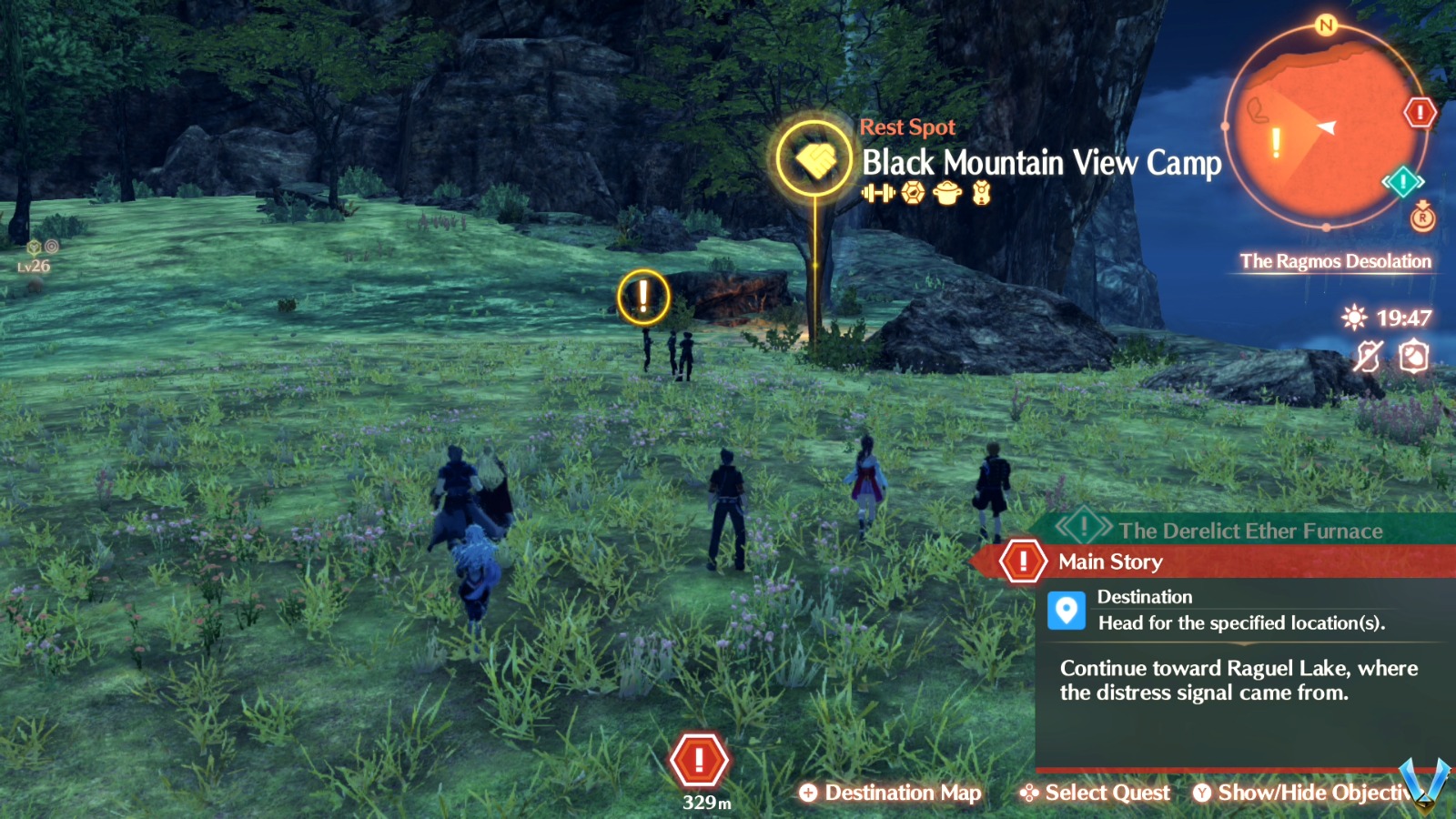1456x819 pixels.
Task: Open the cooking pot icon at the camp
Action: (946, 193)
